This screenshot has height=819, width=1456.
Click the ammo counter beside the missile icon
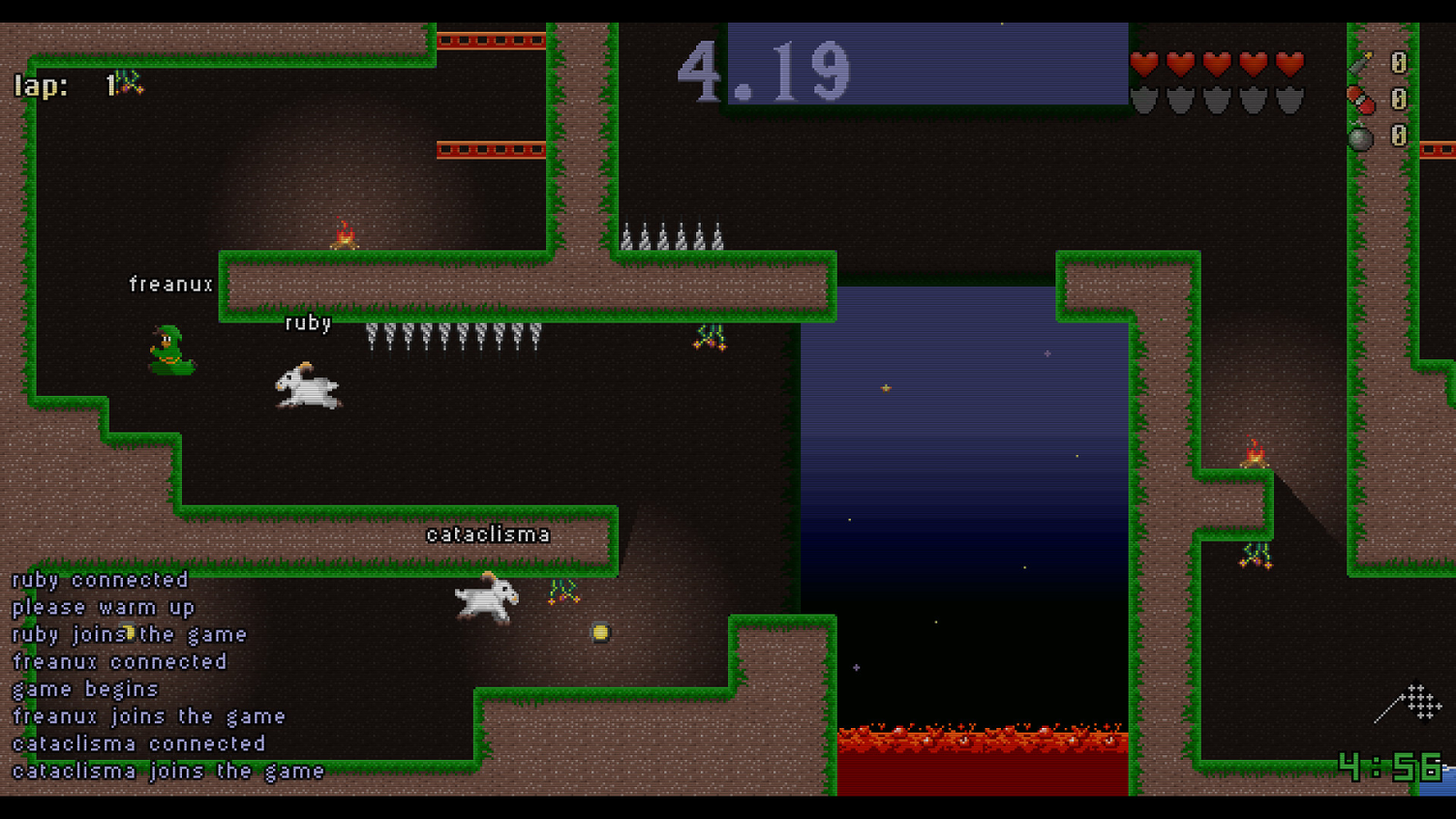1398,61
